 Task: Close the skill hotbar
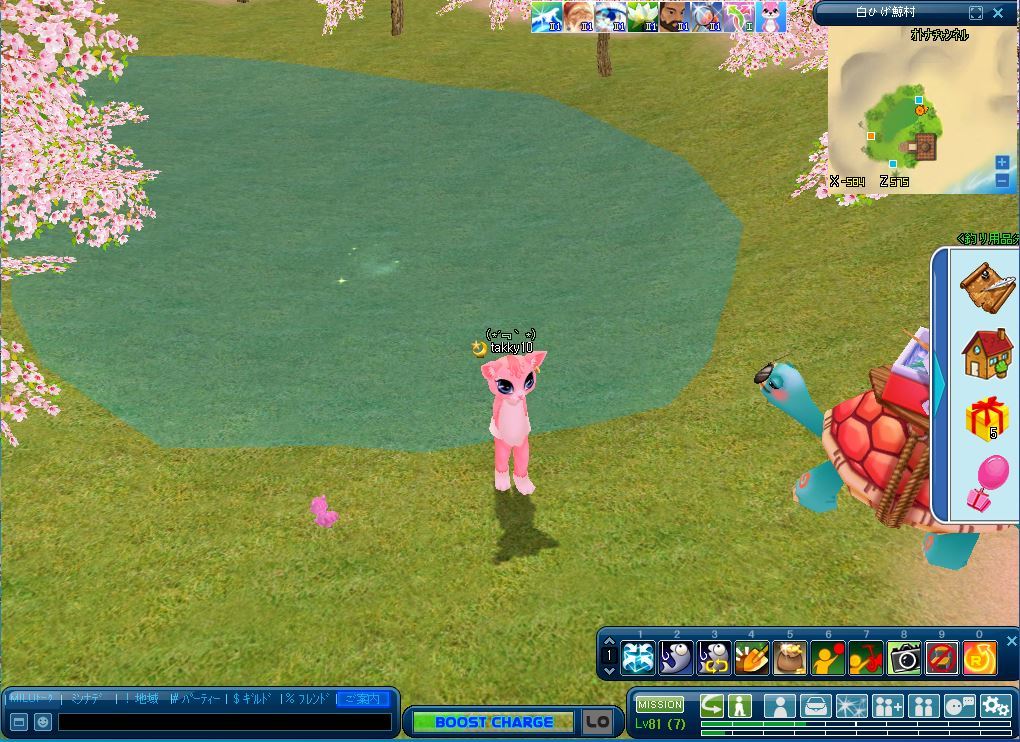tap(1011, 641)
